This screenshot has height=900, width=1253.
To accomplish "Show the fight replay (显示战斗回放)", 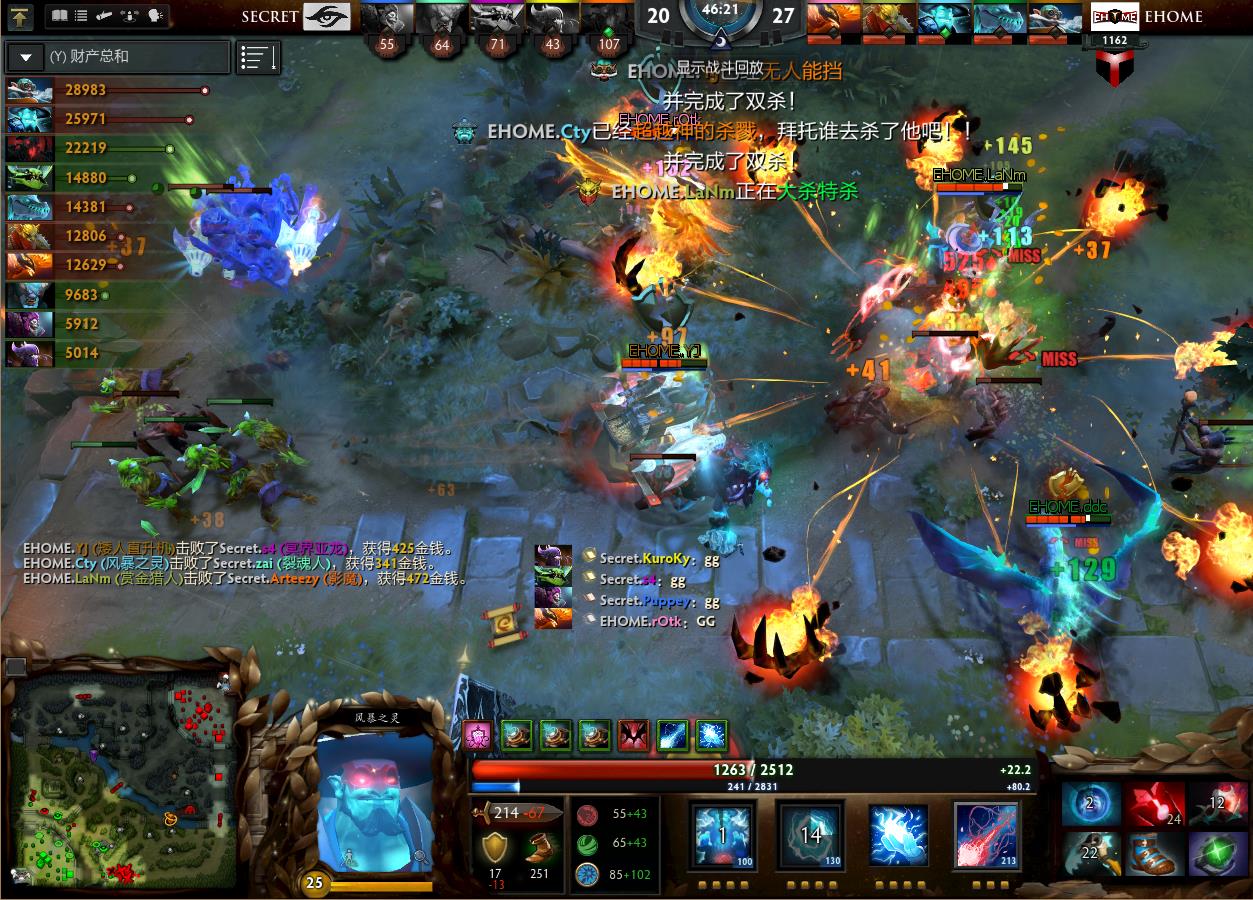I will coord(719,69).
